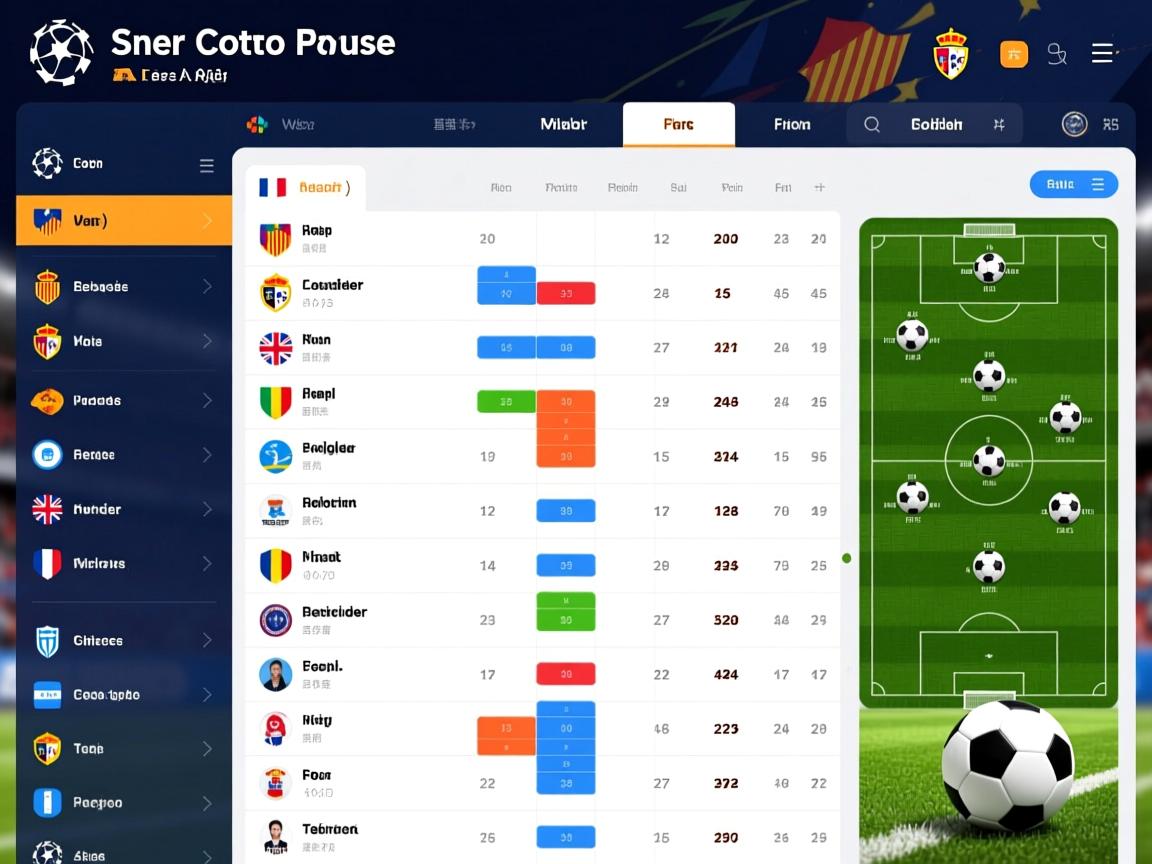1152x864 pixels.
Task: Open the Gliteee sidebar item
Action: (x=124, y=641)
